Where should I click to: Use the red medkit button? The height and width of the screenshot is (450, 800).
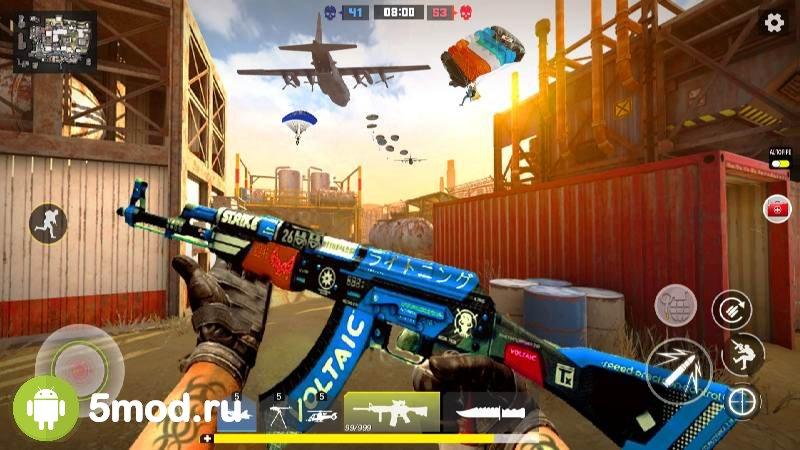click(x=776, y=209)
